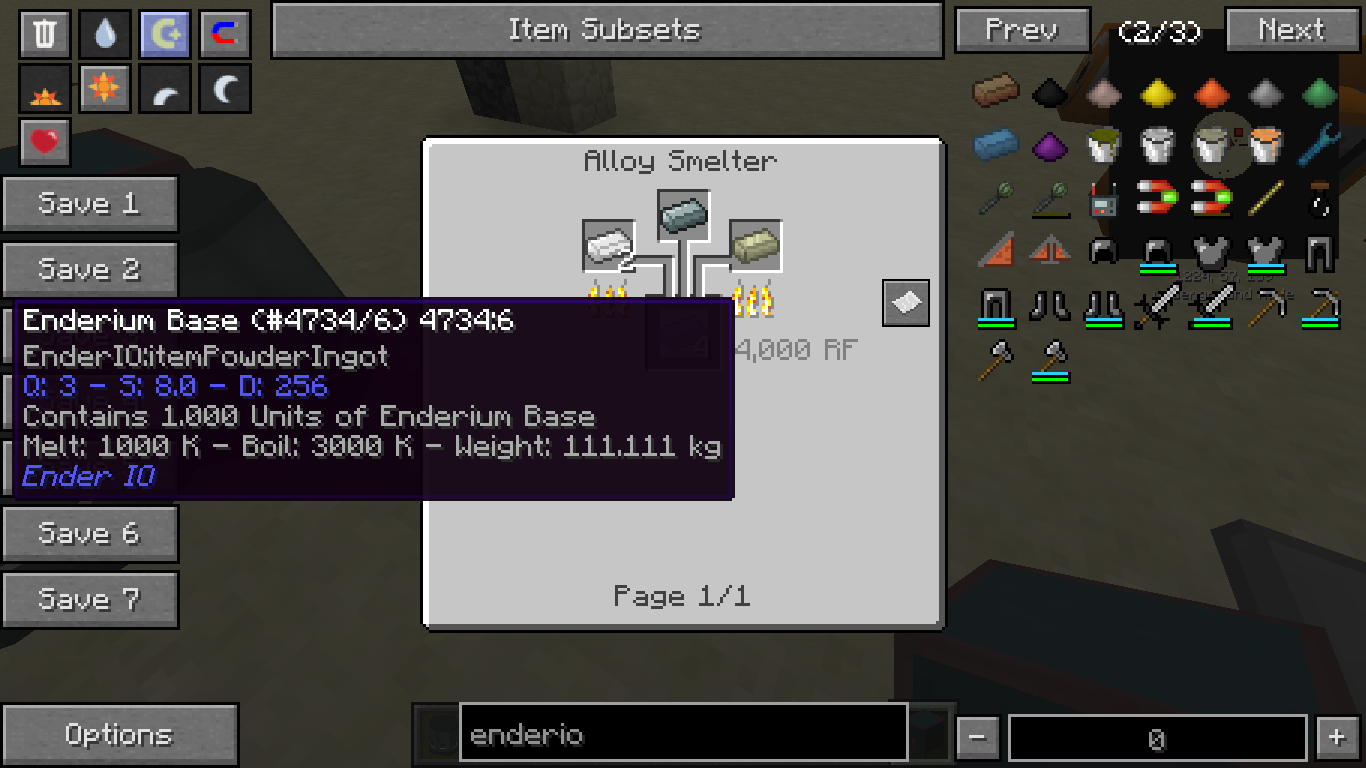The height and width of the screenshot is (768, 1366).
Task: Focus the search box containing "enderio"
Action: pos(683,736)
